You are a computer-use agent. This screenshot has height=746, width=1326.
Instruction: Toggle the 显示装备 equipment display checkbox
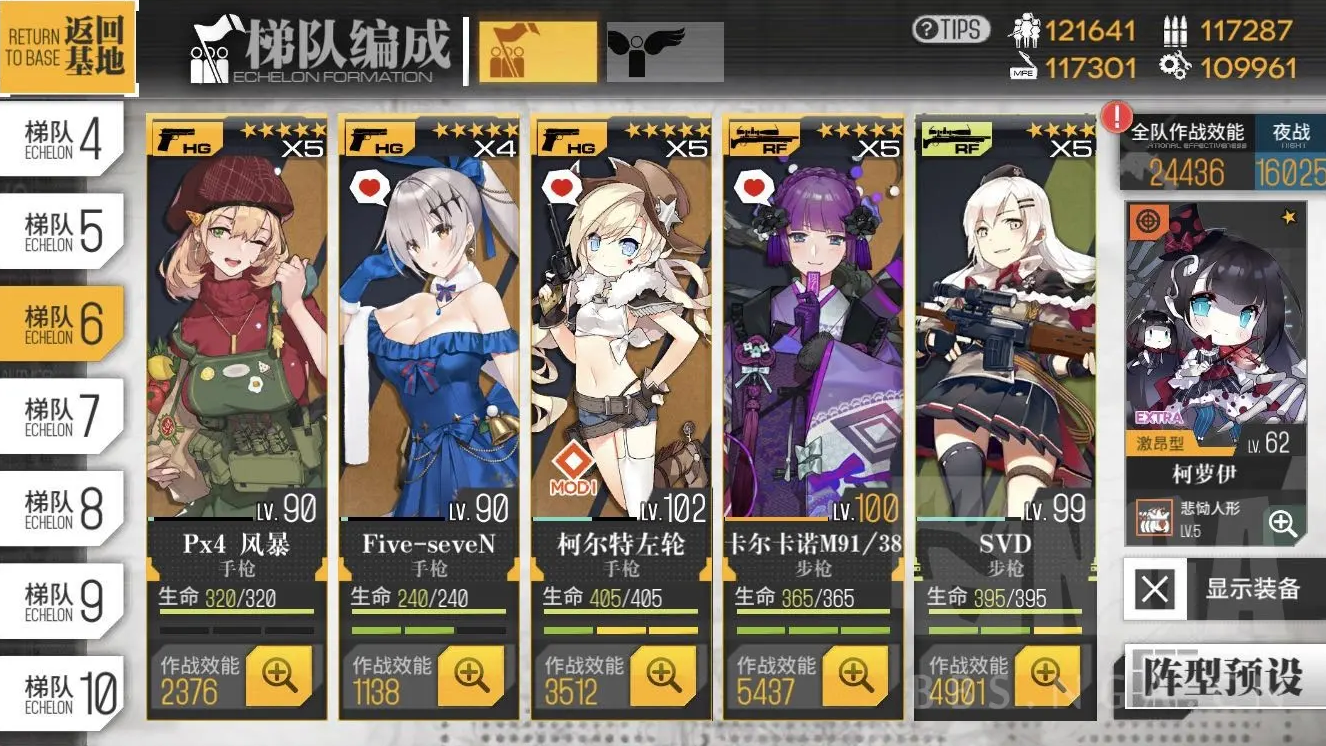coord(1155,590)
